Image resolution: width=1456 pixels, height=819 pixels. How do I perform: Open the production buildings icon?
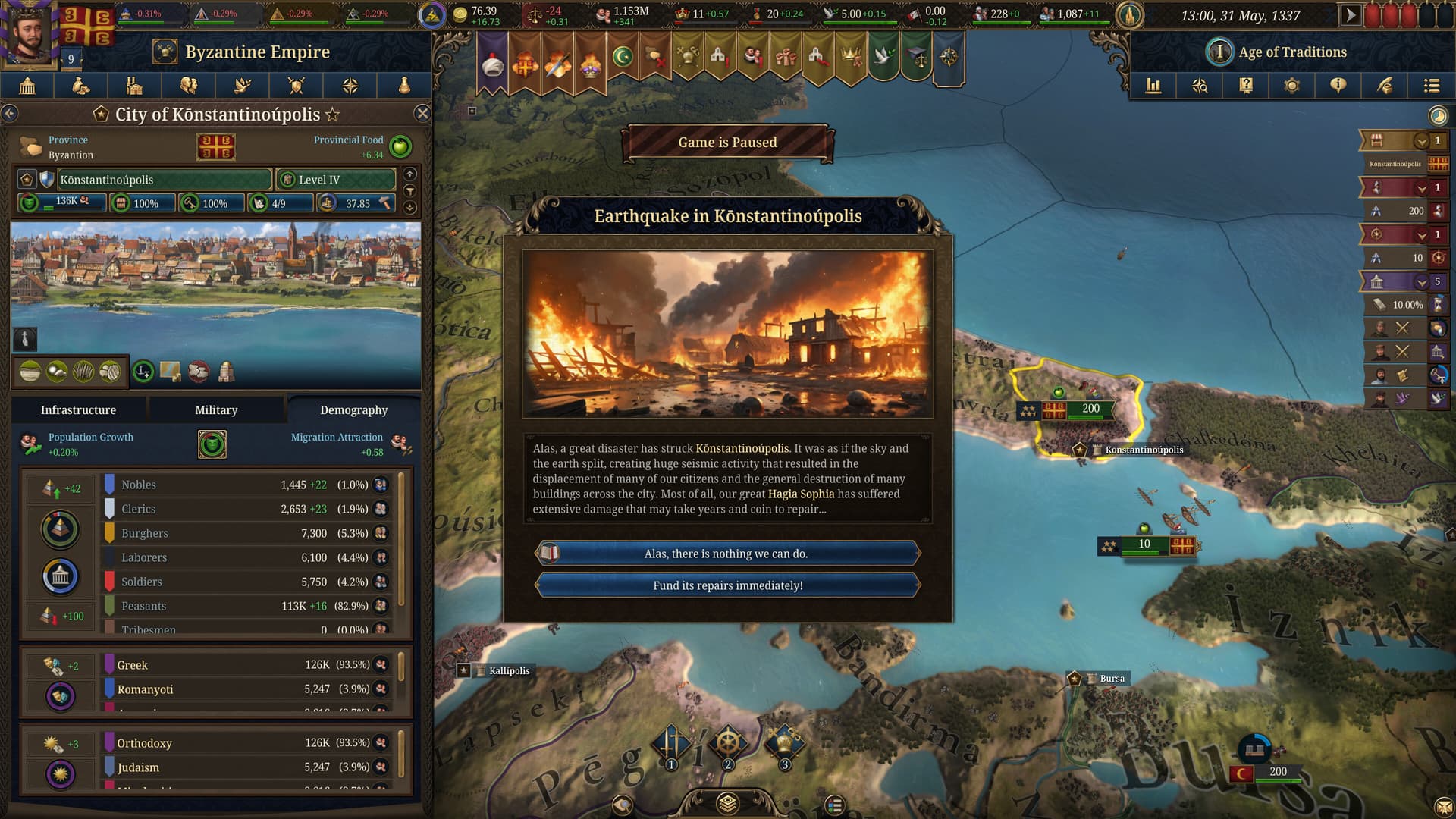(135, 86)
